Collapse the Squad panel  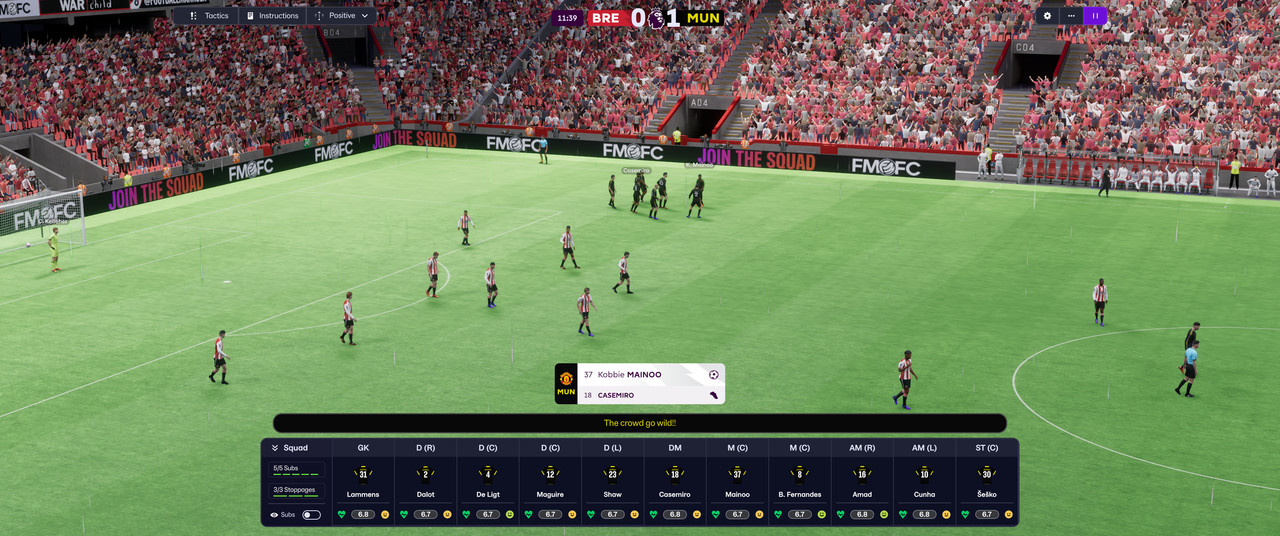pyautogui.click(x=275, y=448)
